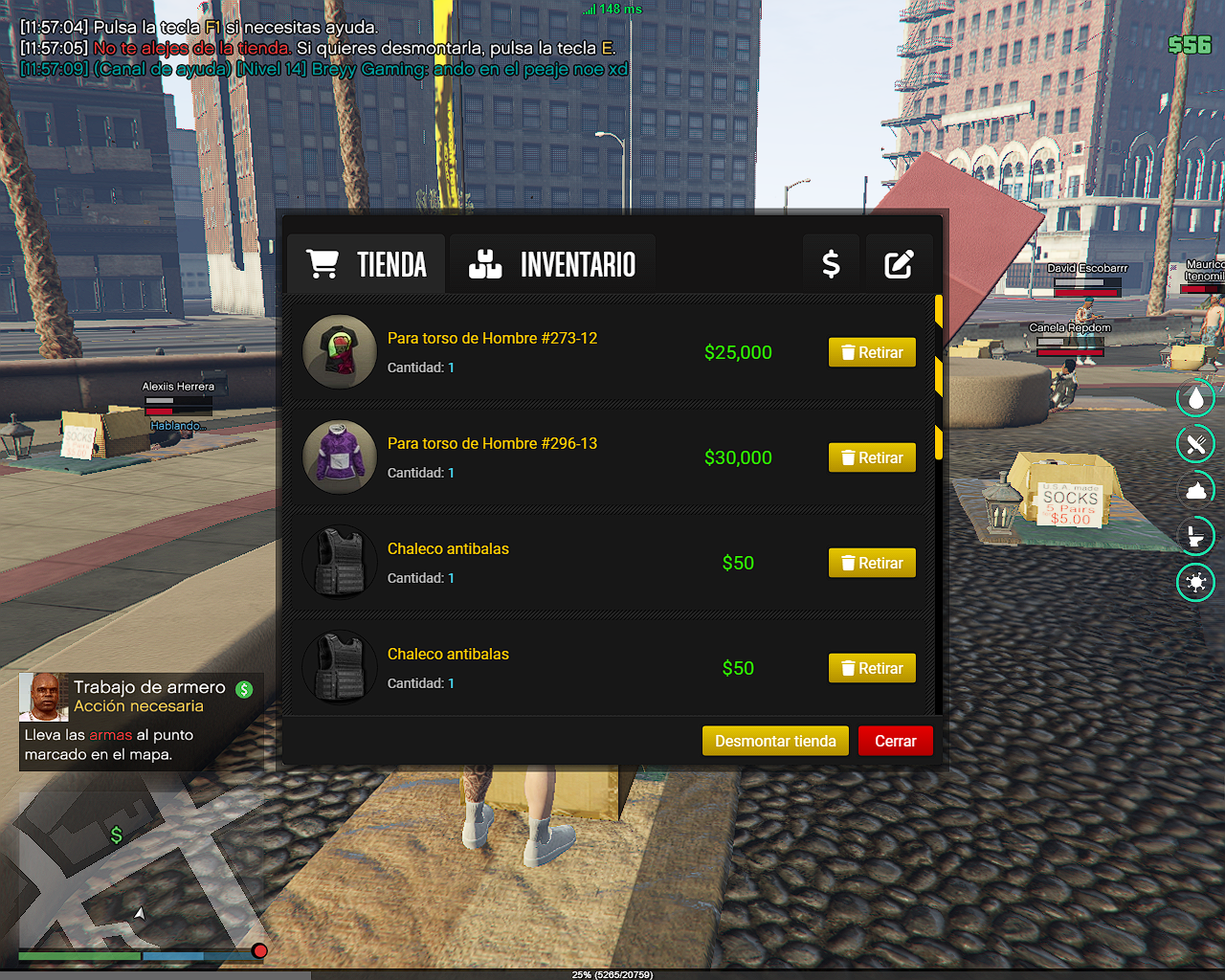The image size is (1225, 980).
Task: Switch to the Tienda tab
Action: (367, 264)
